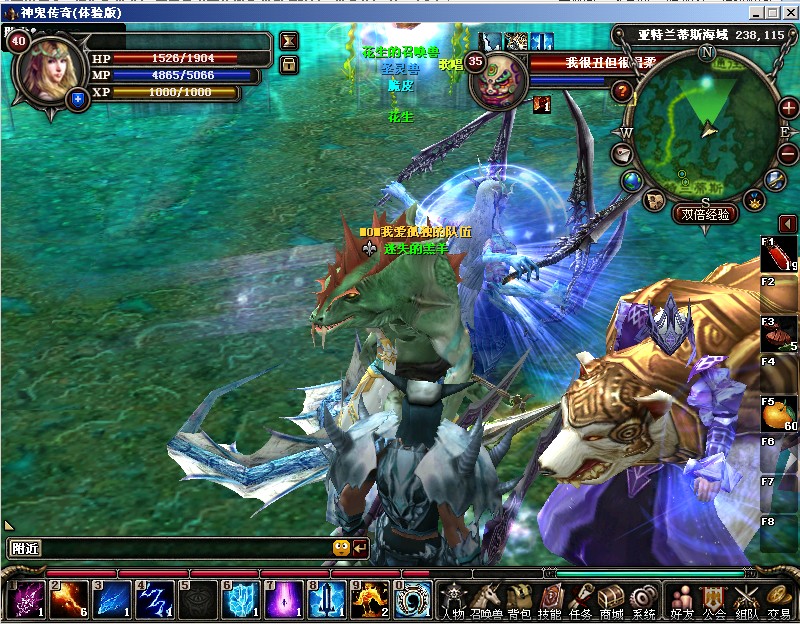Open the 商城 shop
800x624 pixels.
pyautogui.click(x=611, y=599)
